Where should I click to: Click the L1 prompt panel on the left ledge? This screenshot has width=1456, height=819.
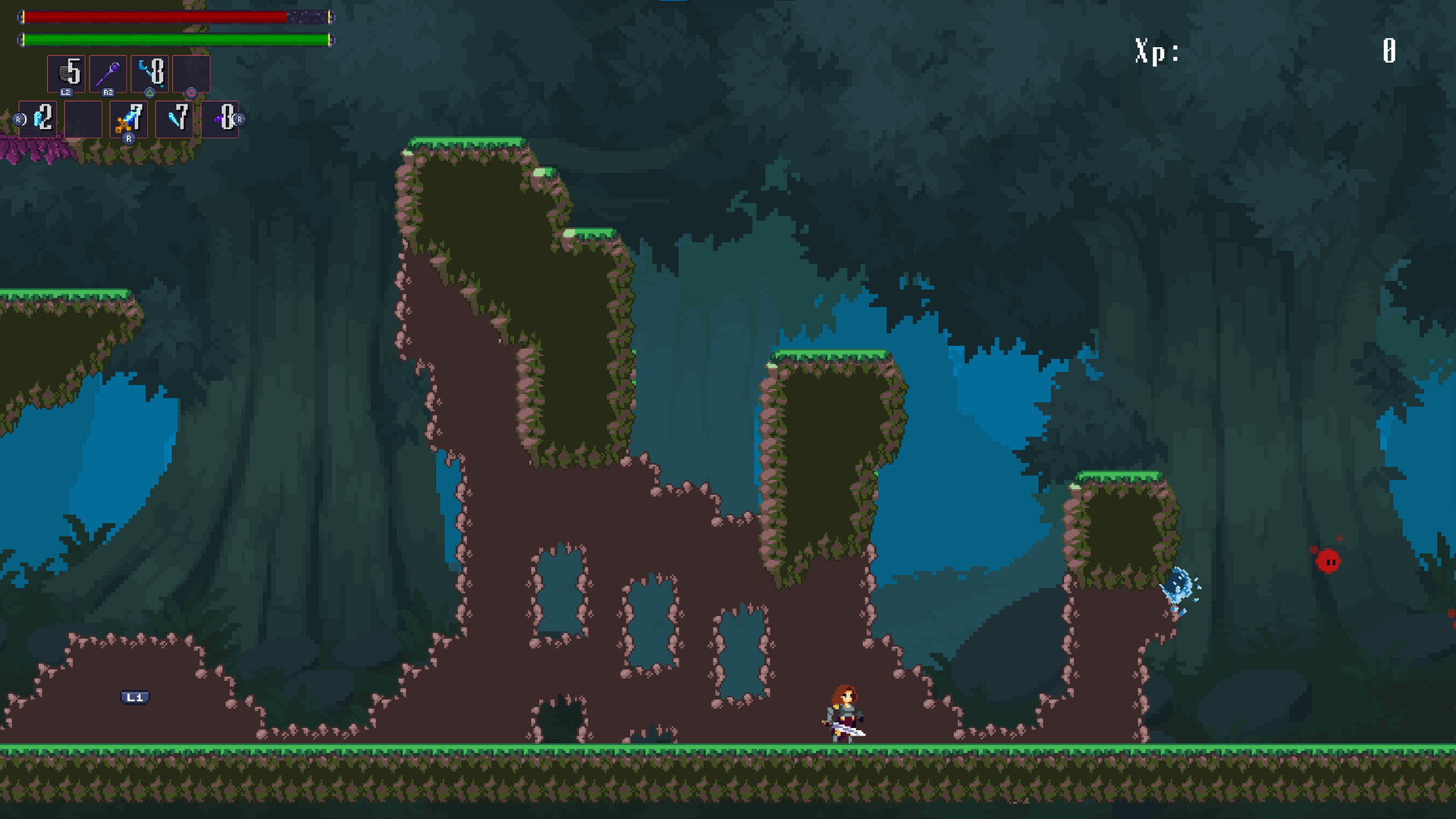[135, 697]
